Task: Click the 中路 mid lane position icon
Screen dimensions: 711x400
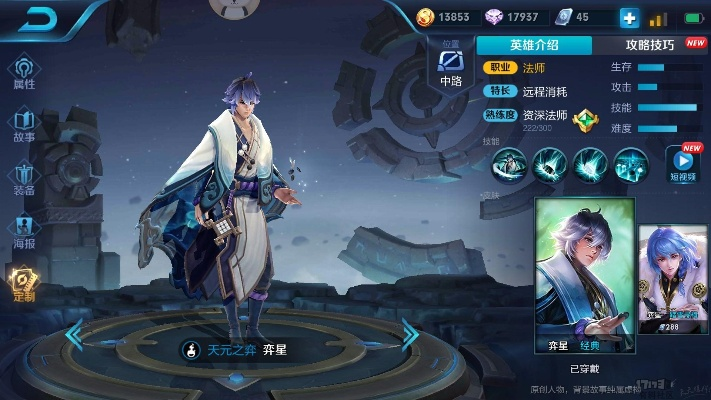Action: 450,68
